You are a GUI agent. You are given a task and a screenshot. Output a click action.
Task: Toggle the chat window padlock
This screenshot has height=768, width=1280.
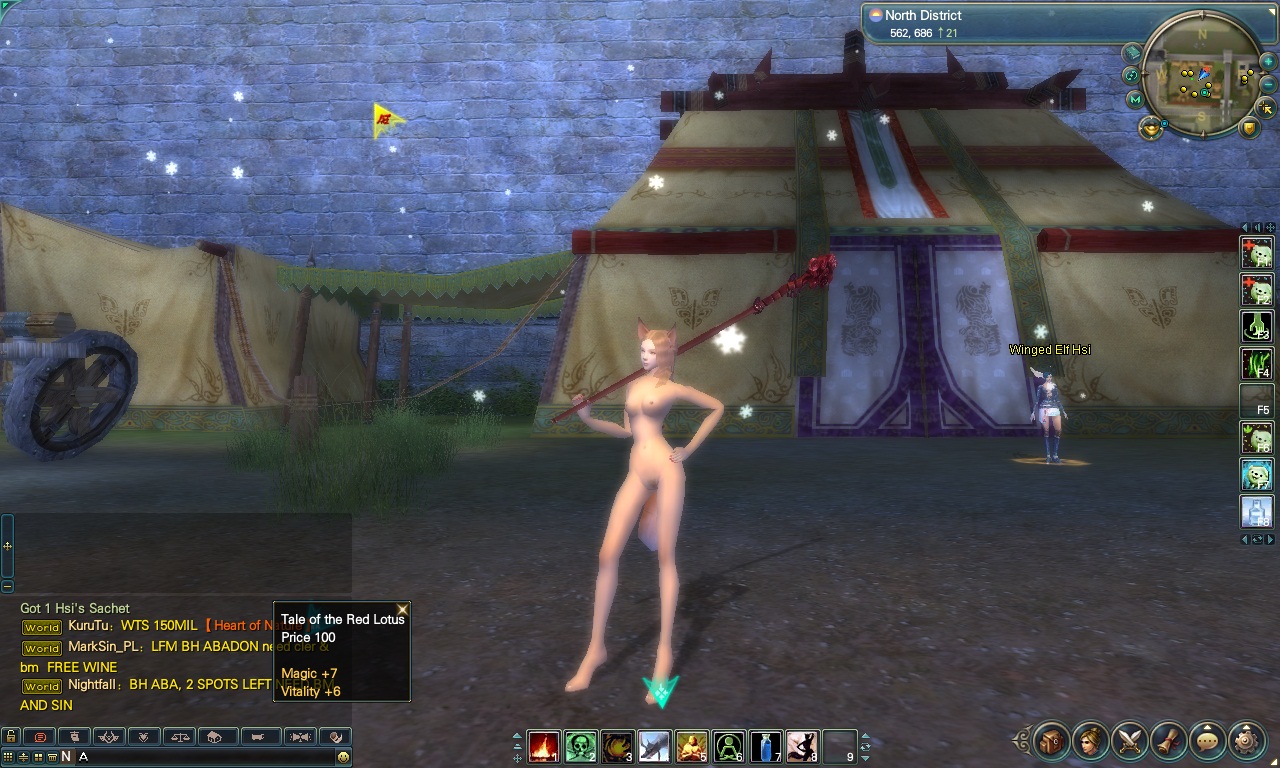coord(9,737)
